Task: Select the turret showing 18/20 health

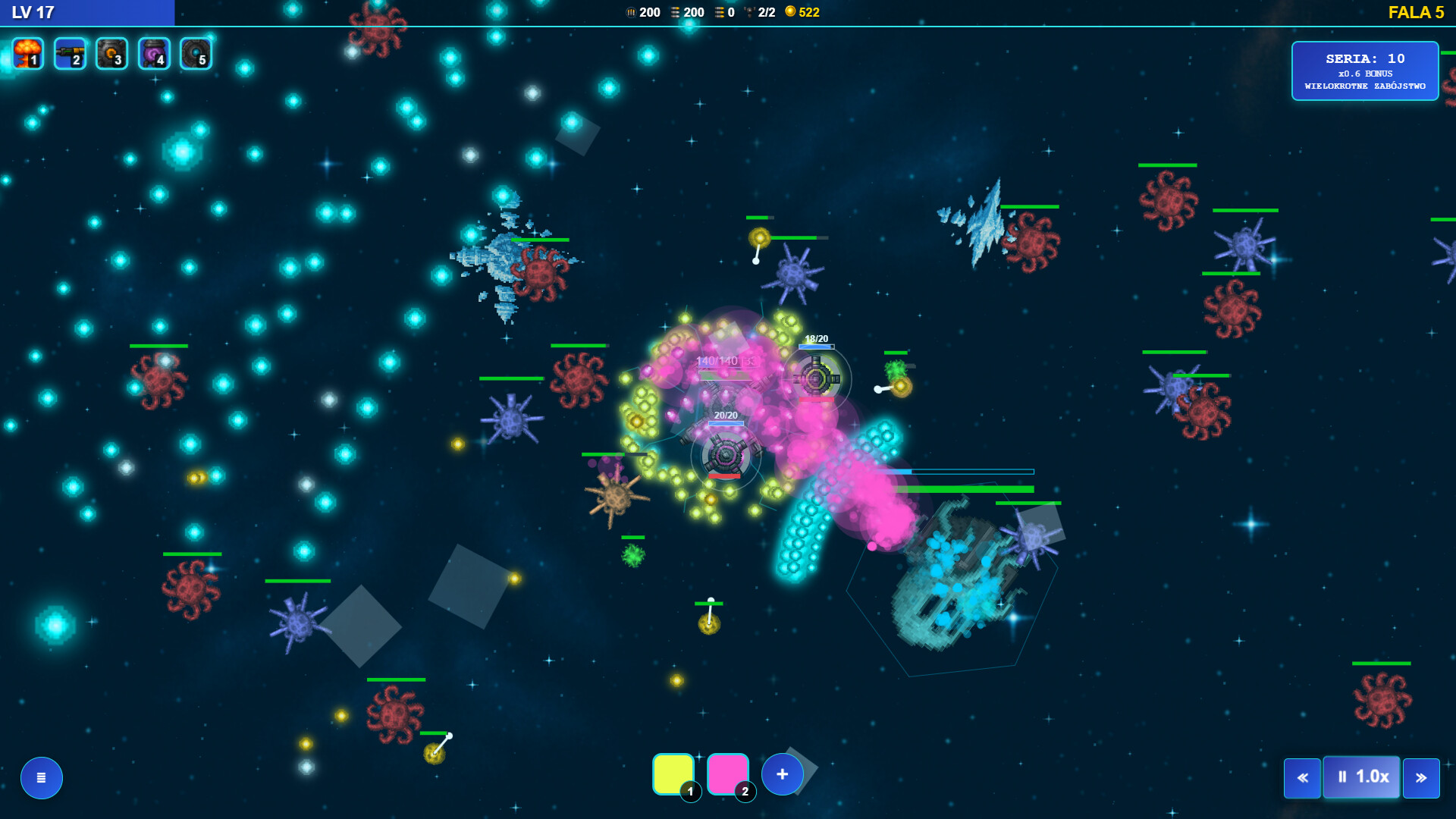Action: tap(816, 375)
